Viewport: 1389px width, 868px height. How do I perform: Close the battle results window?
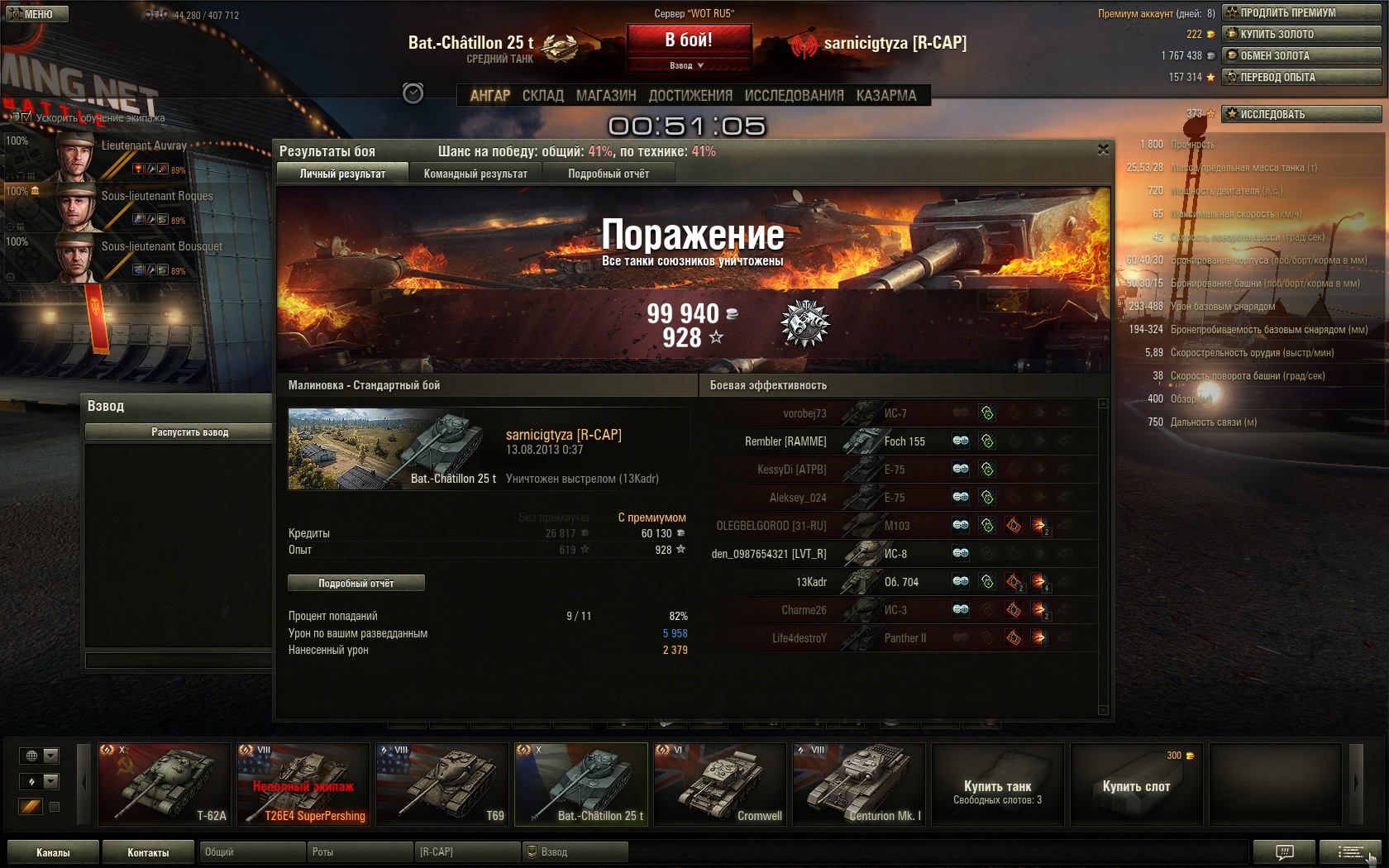(x=1103, y=150)
